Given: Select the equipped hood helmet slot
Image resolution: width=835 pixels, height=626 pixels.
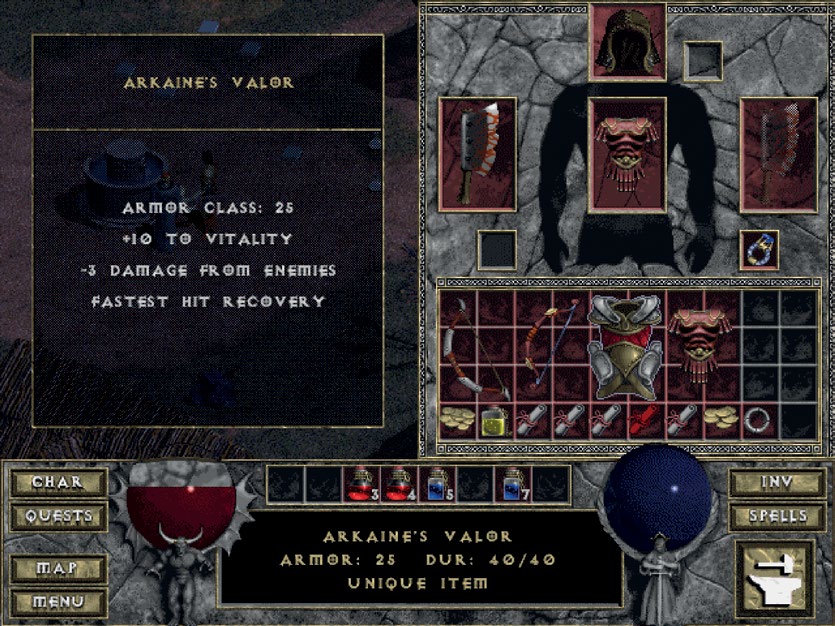Looking at the screenshot, I should click(x=627, y=42).
